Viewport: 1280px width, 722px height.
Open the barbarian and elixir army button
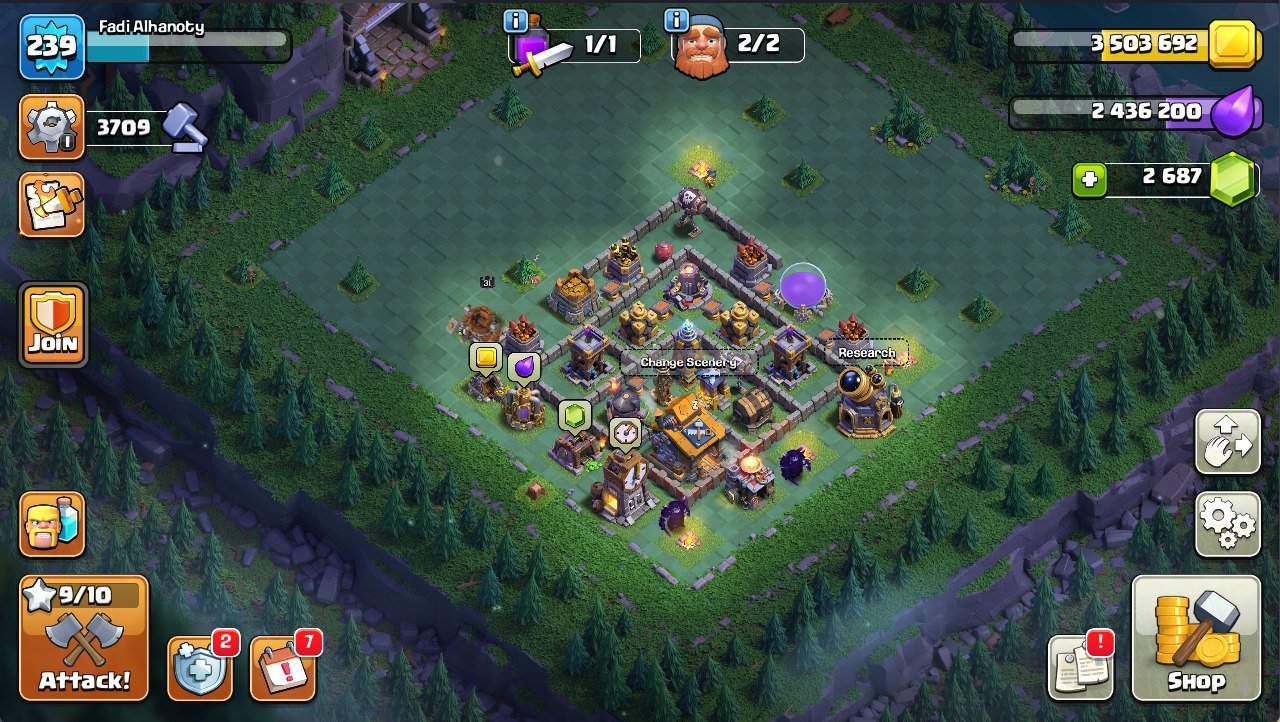(x=52, y=524)
